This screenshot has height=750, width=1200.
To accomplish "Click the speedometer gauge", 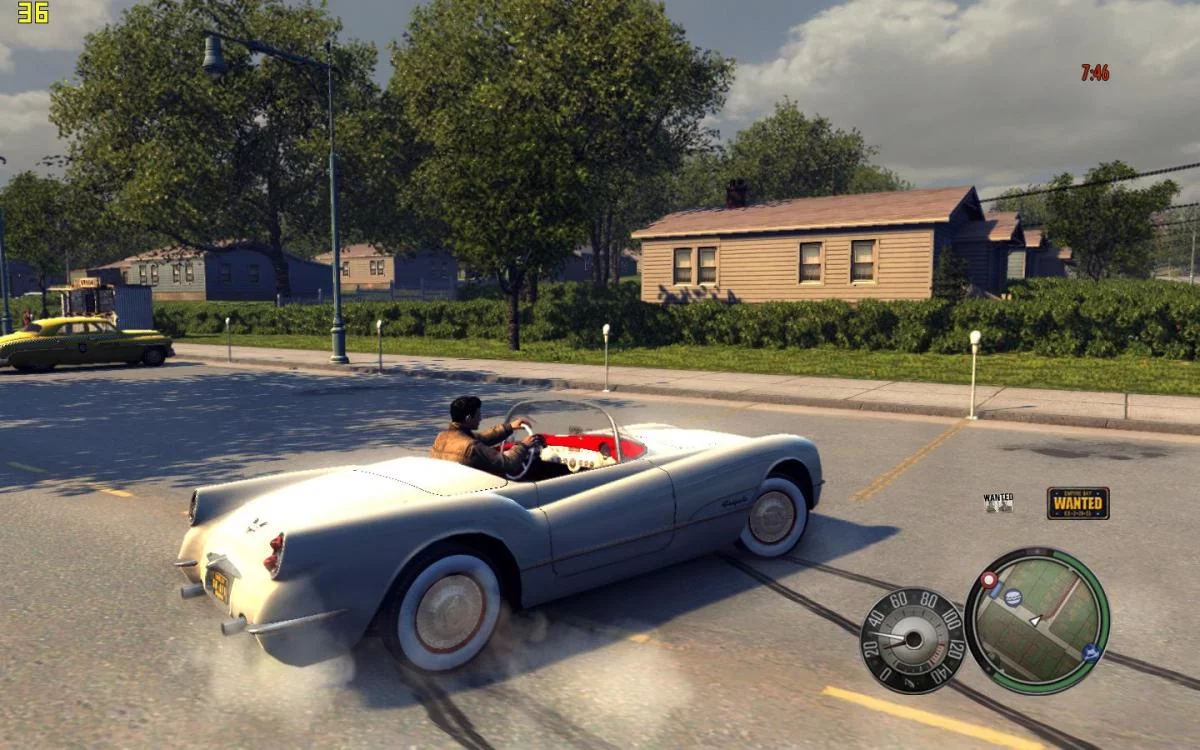I will coord(911,640).
